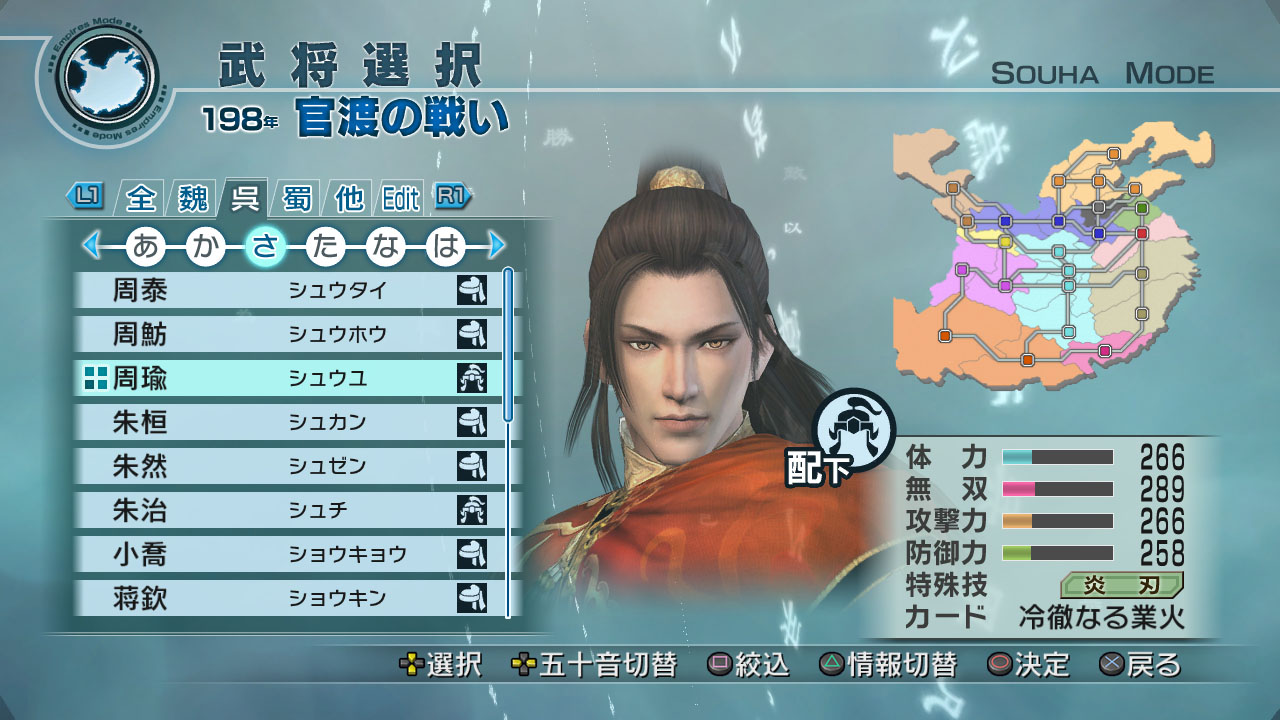The image size is (1280, 720).
Task: Click the 無双 pink stat bar
Action: click(x=1055, y=487)
